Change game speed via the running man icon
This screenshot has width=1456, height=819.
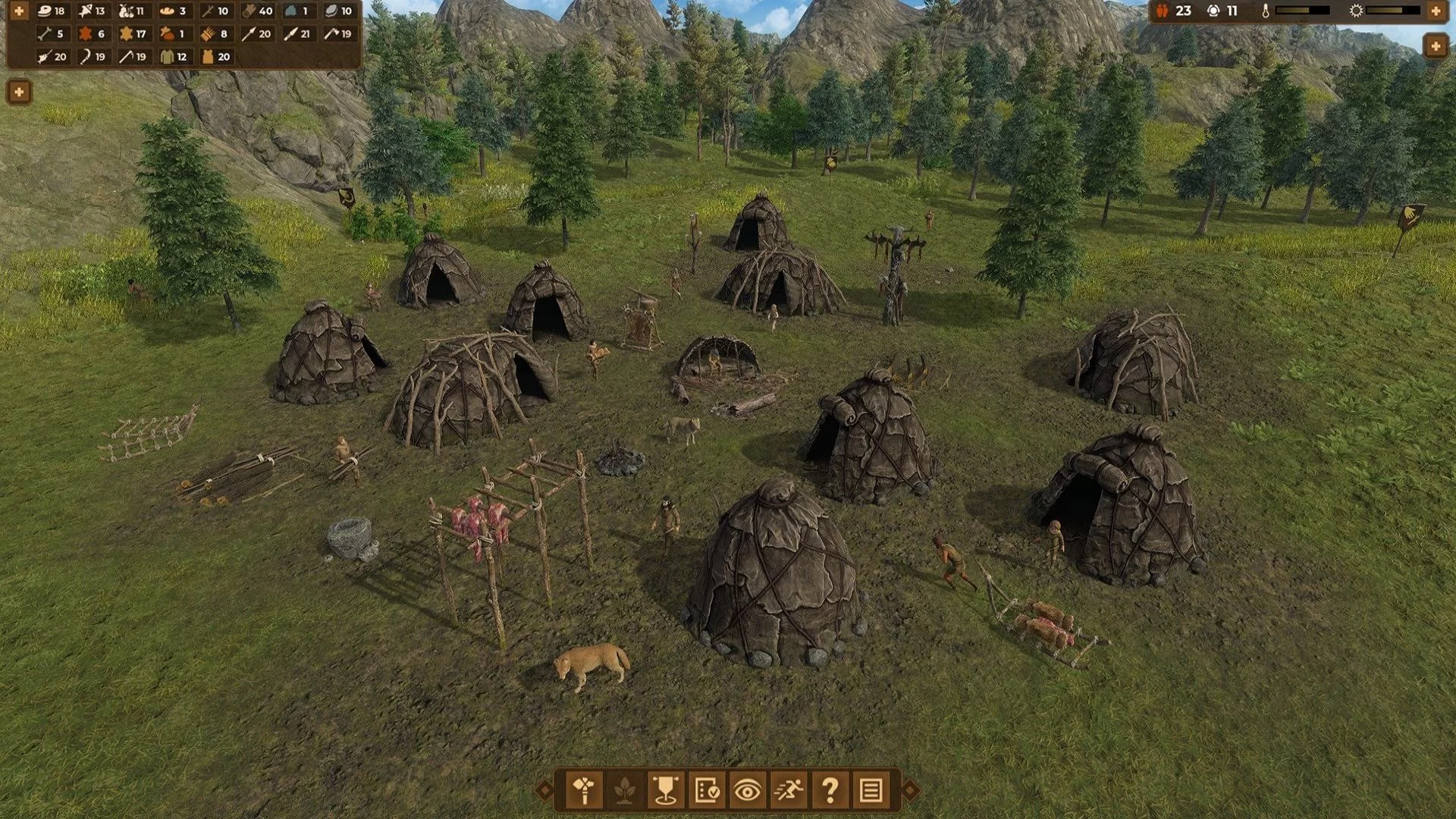(x=788, y=791)
